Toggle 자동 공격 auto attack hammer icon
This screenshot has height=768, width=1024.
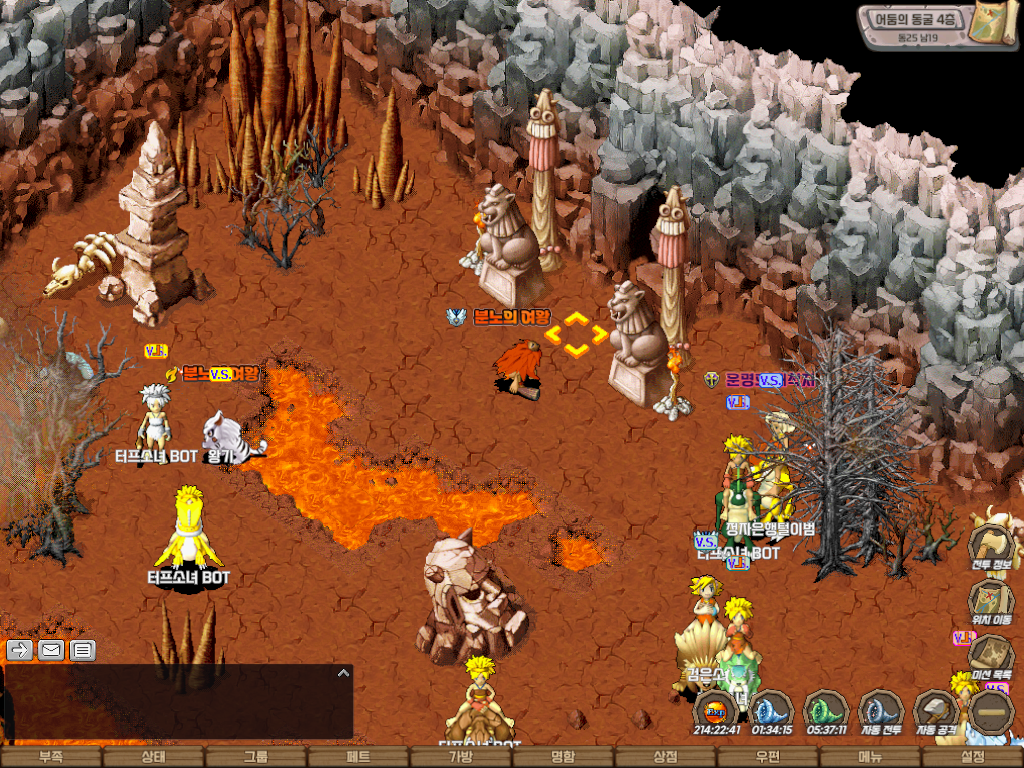(936, 711)
